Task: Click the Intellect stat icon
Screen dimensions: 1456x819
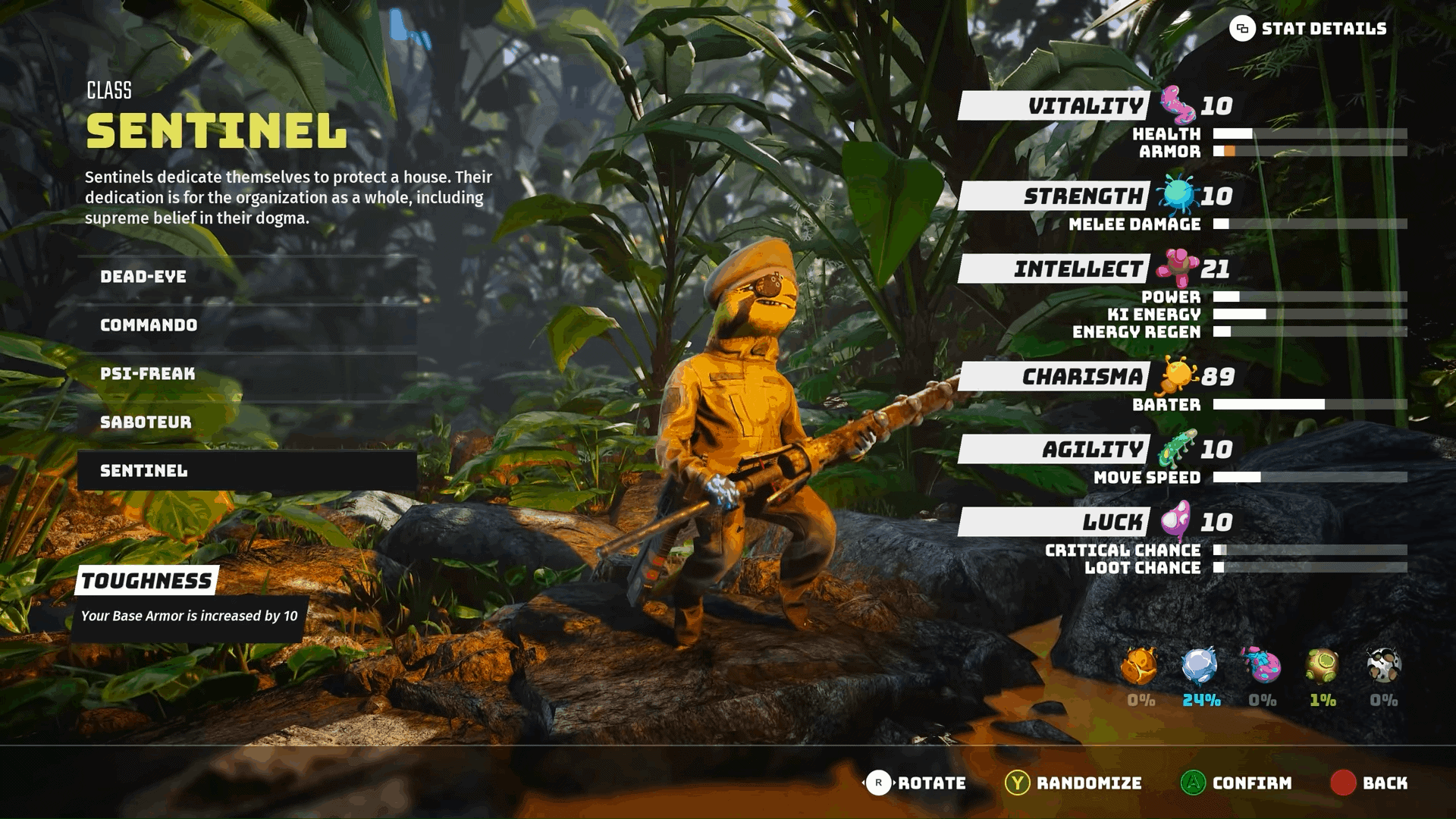Action: pos(1175,267)
